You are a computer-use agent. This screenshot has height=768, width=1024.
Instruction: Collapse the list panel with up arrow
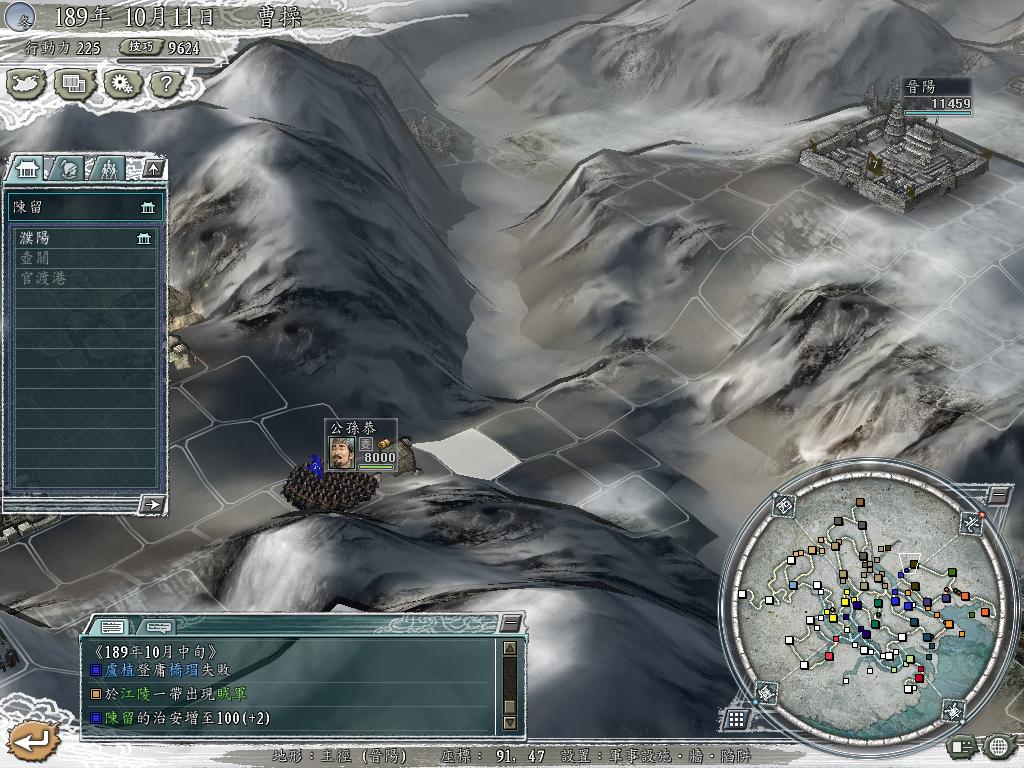coord(152,169)
